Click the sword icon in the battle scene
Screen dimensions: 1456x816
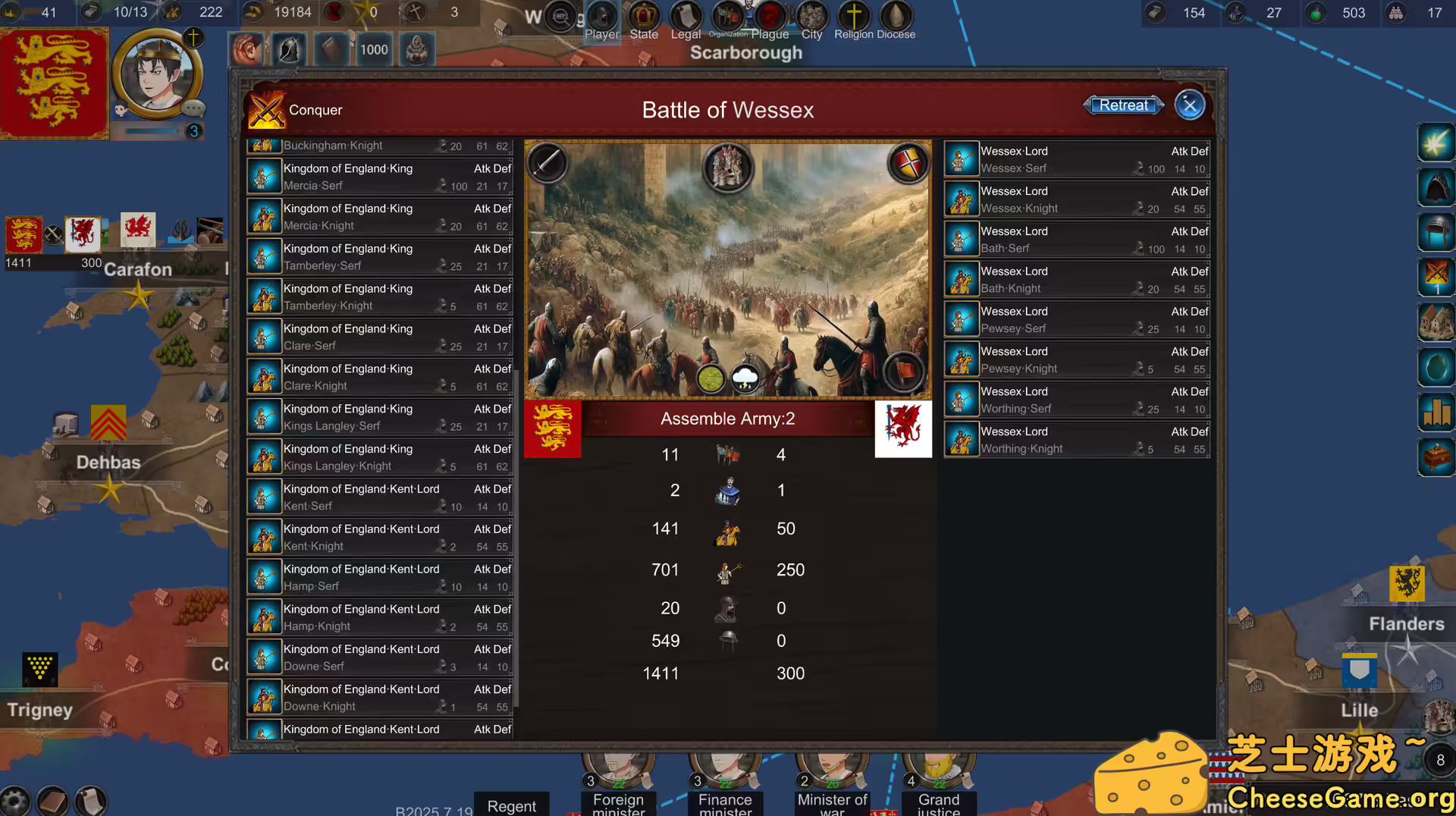click(x=548, y=164)
